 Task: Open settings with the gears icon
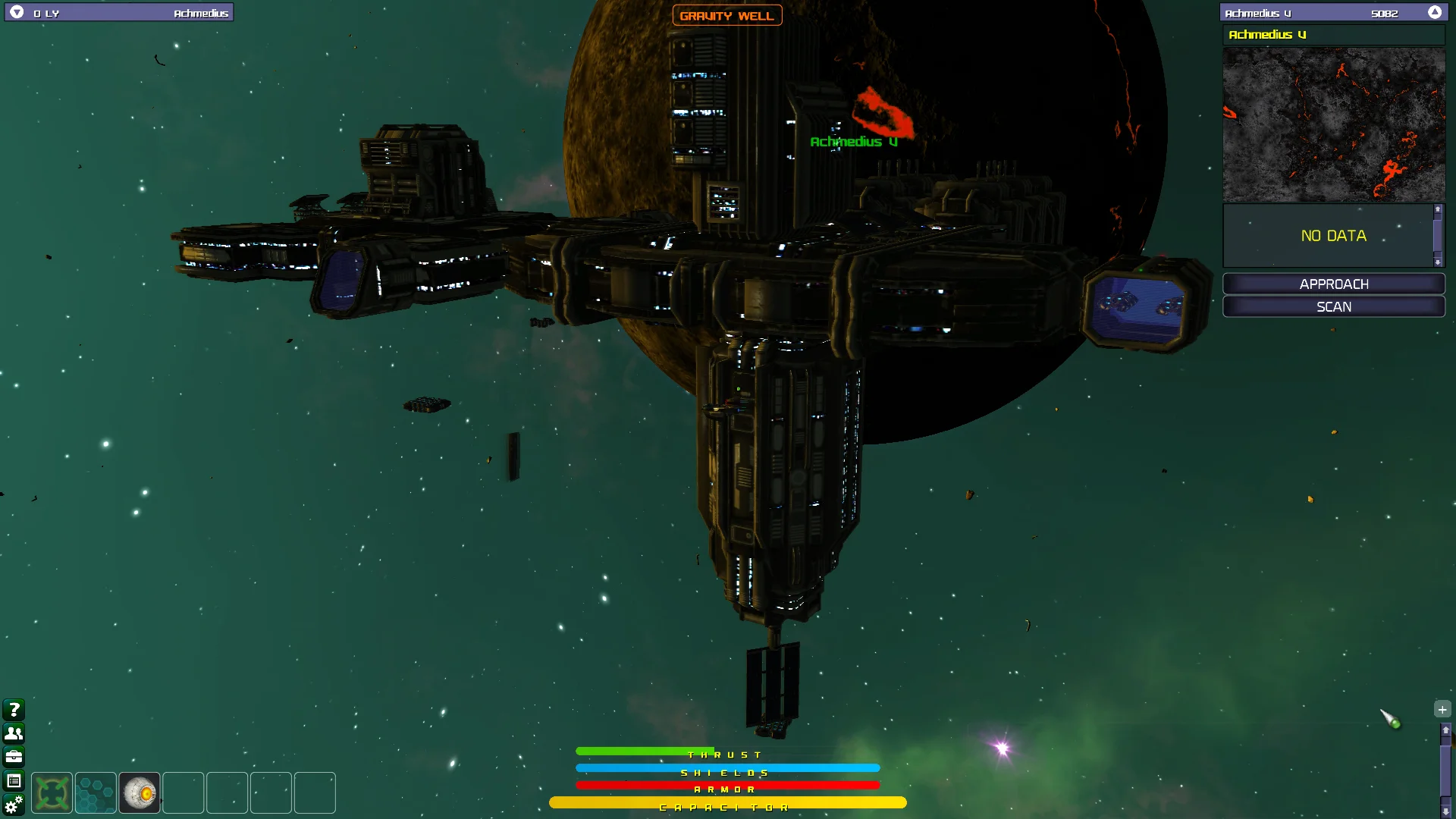pos(14,805)
